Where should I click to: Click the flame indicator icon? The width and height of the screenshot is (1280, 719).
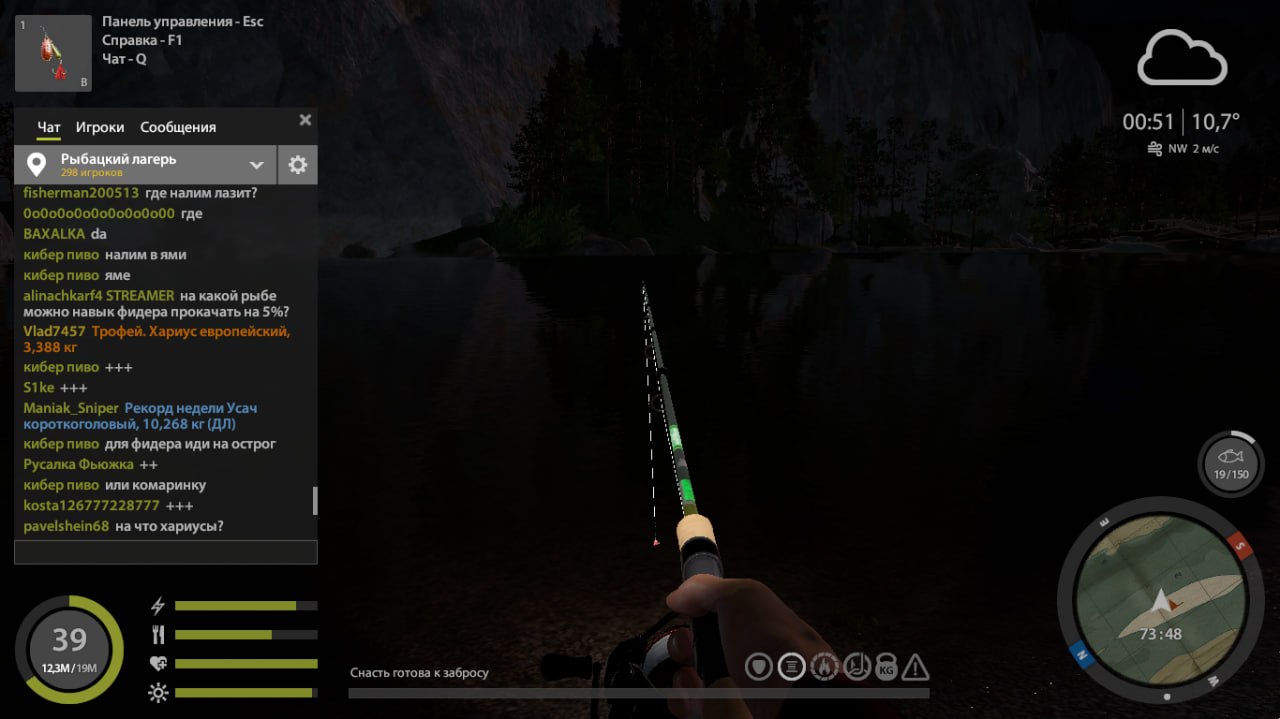point(823,666)
